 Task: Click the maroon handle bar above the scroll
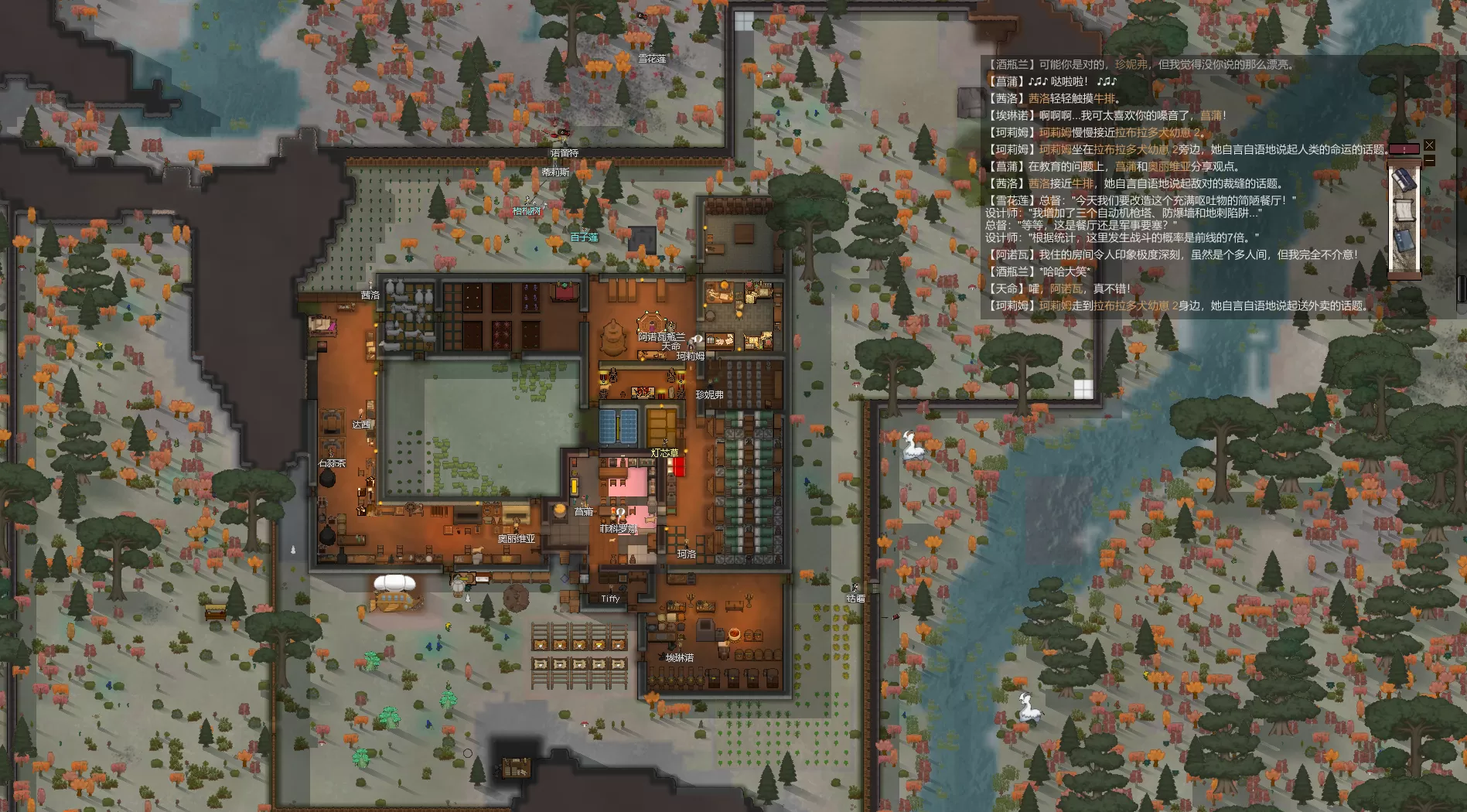(x=1404, y=148)
